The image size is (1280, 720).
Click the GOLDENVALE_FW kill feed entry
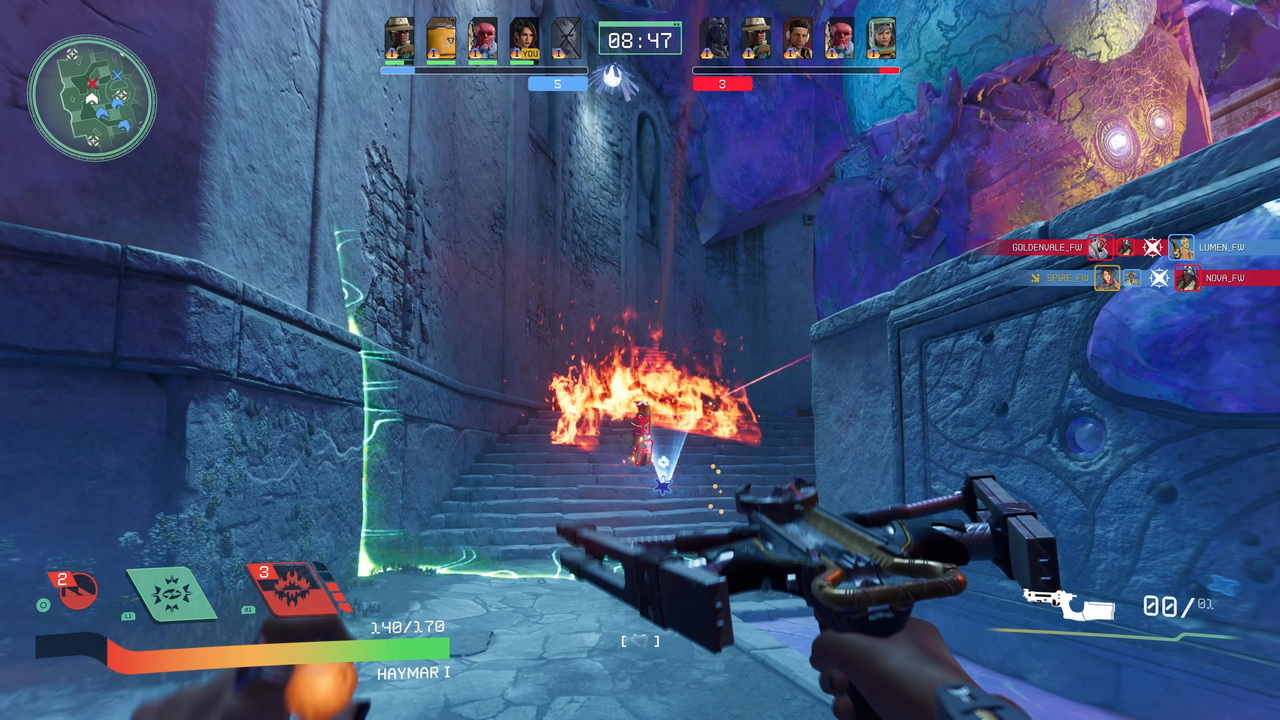coord(1046,247)
